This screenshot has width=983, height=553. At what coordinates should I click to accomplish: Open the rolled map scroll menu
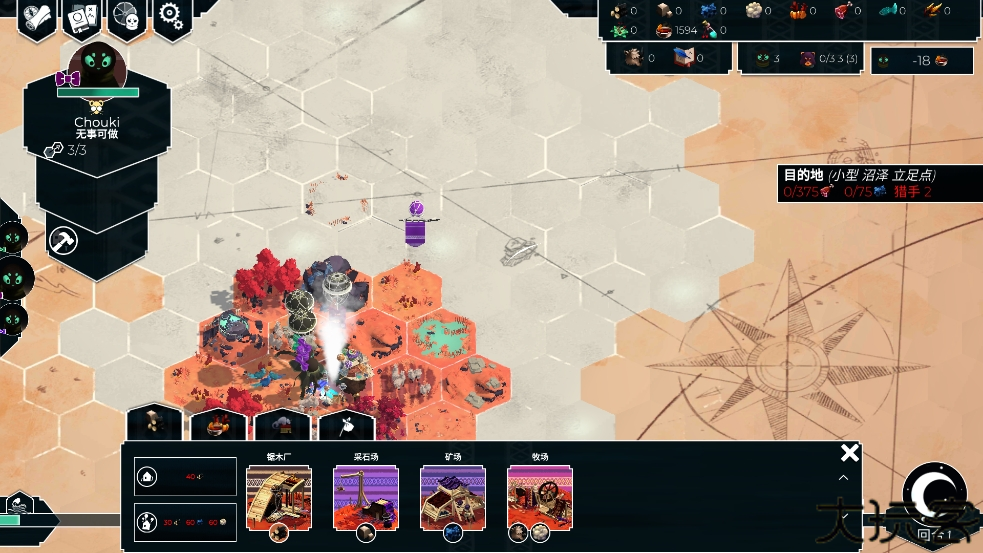point(36,18)
